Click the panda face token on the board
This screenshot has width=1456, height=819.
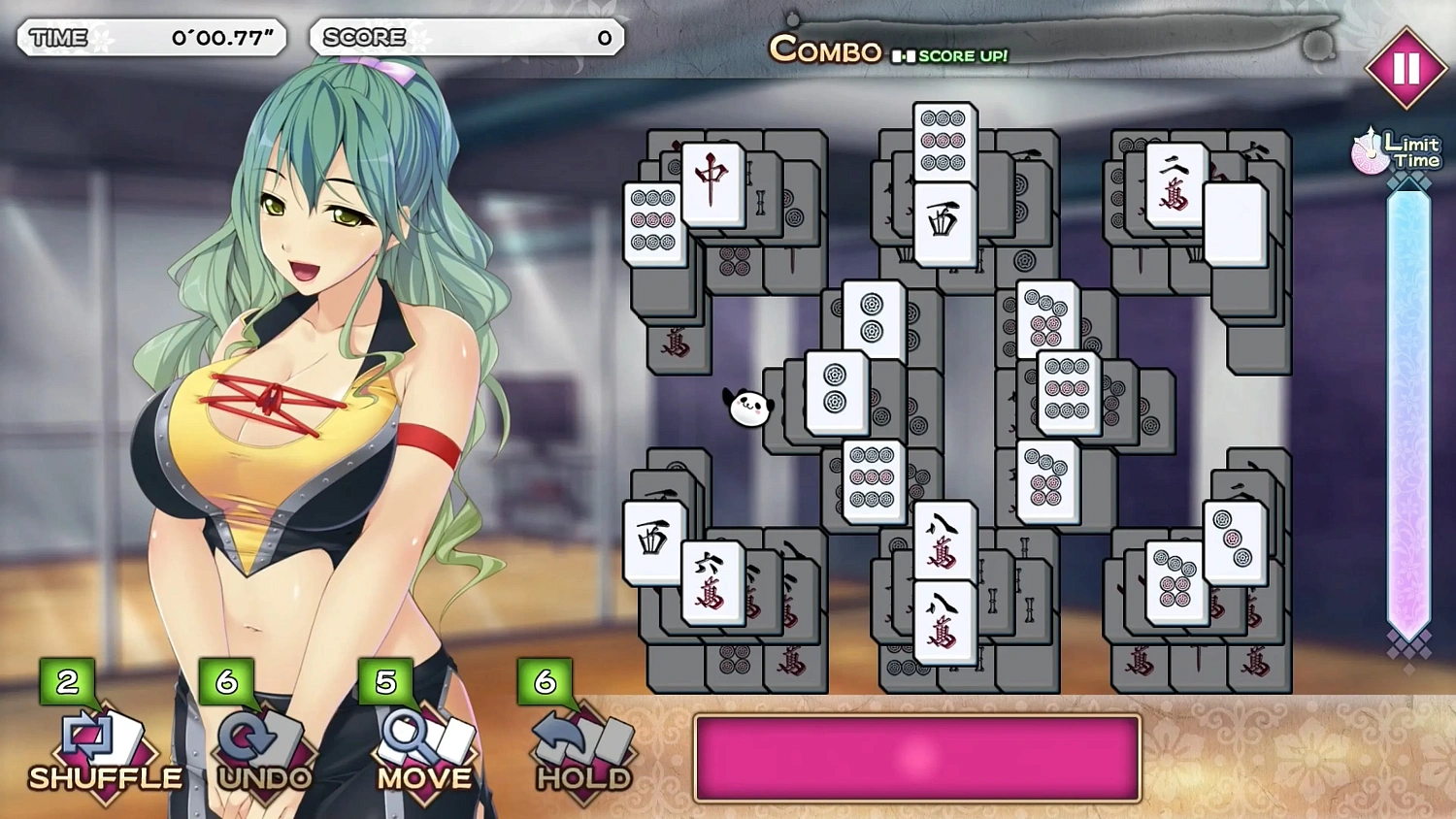[x=747, y=409]
